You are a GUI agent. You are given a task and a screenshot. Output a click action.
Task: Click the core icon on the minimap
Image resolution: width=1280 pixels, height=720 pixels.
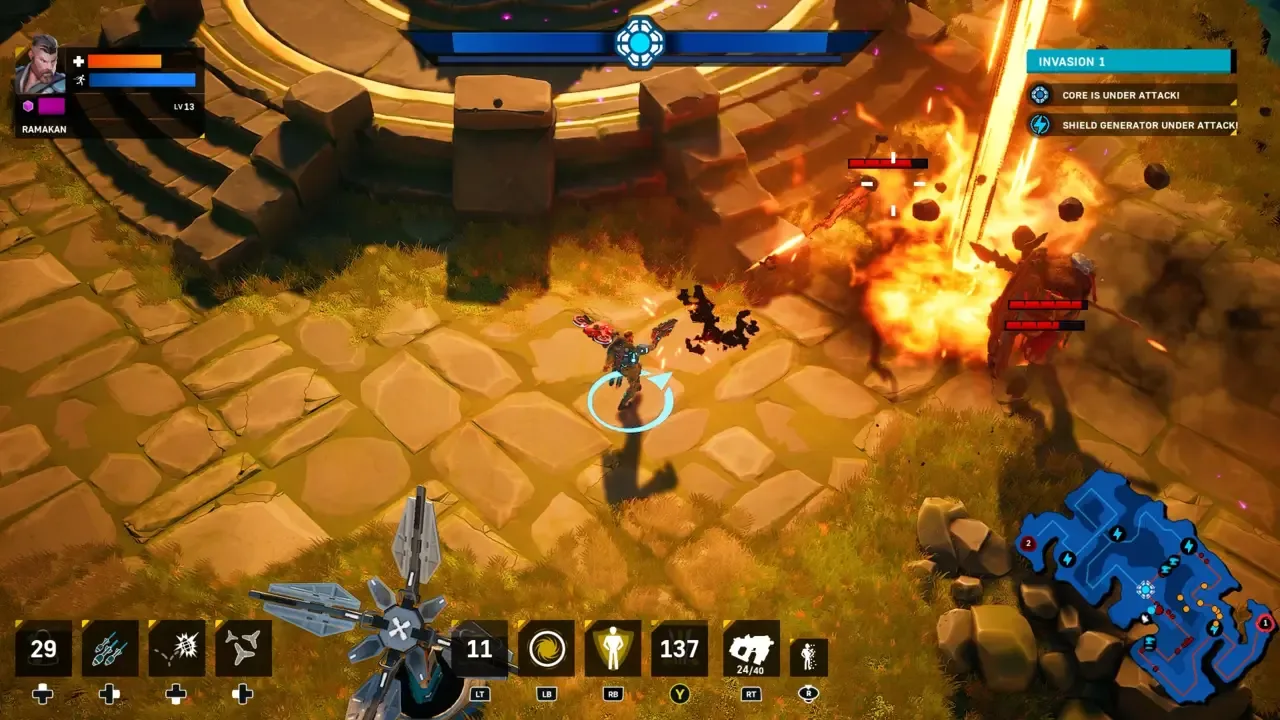click(1145, 590)
